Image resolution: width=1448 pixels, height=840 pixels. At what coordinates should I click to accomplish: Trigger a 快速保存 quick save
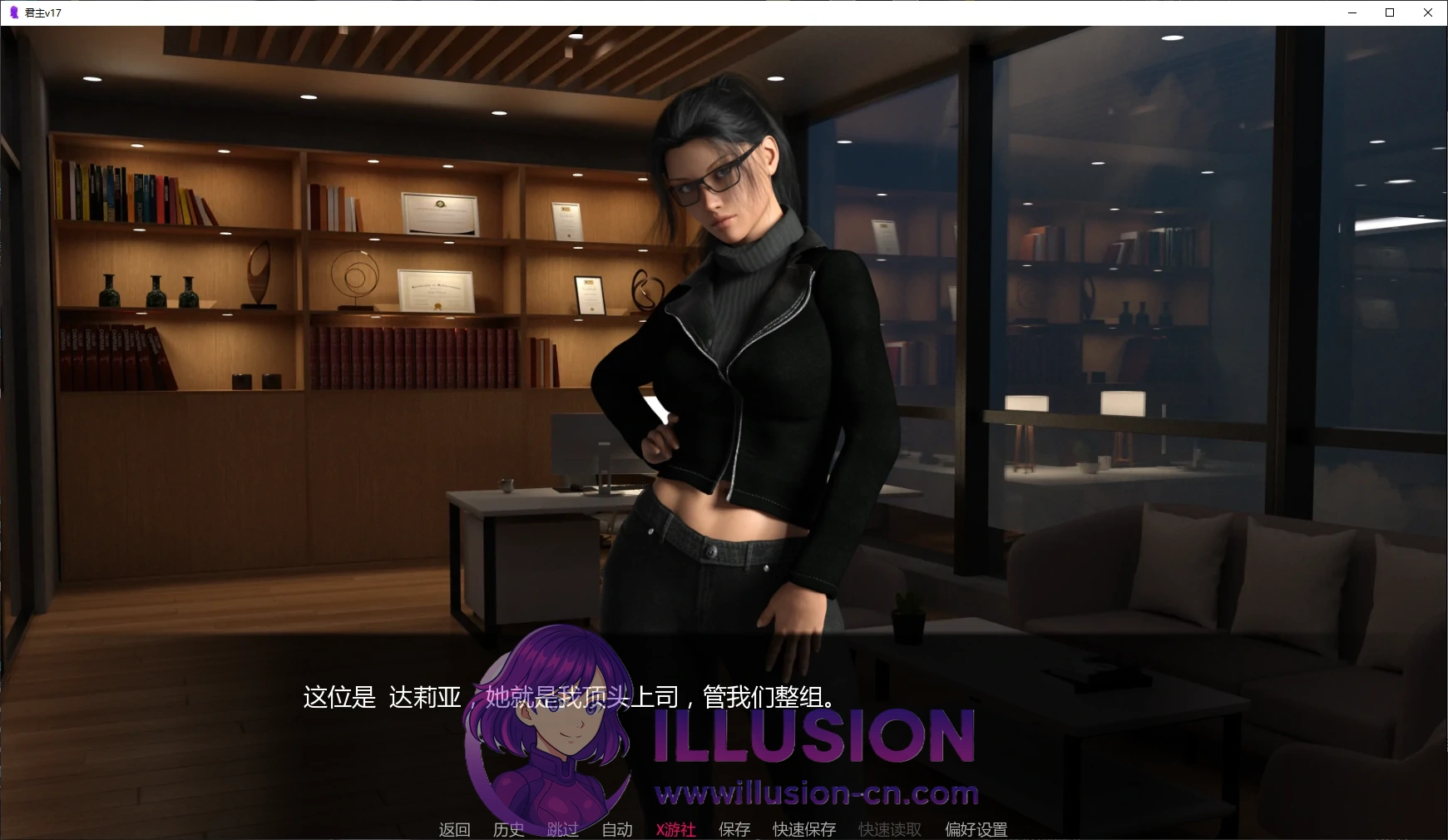coord(803,828)
